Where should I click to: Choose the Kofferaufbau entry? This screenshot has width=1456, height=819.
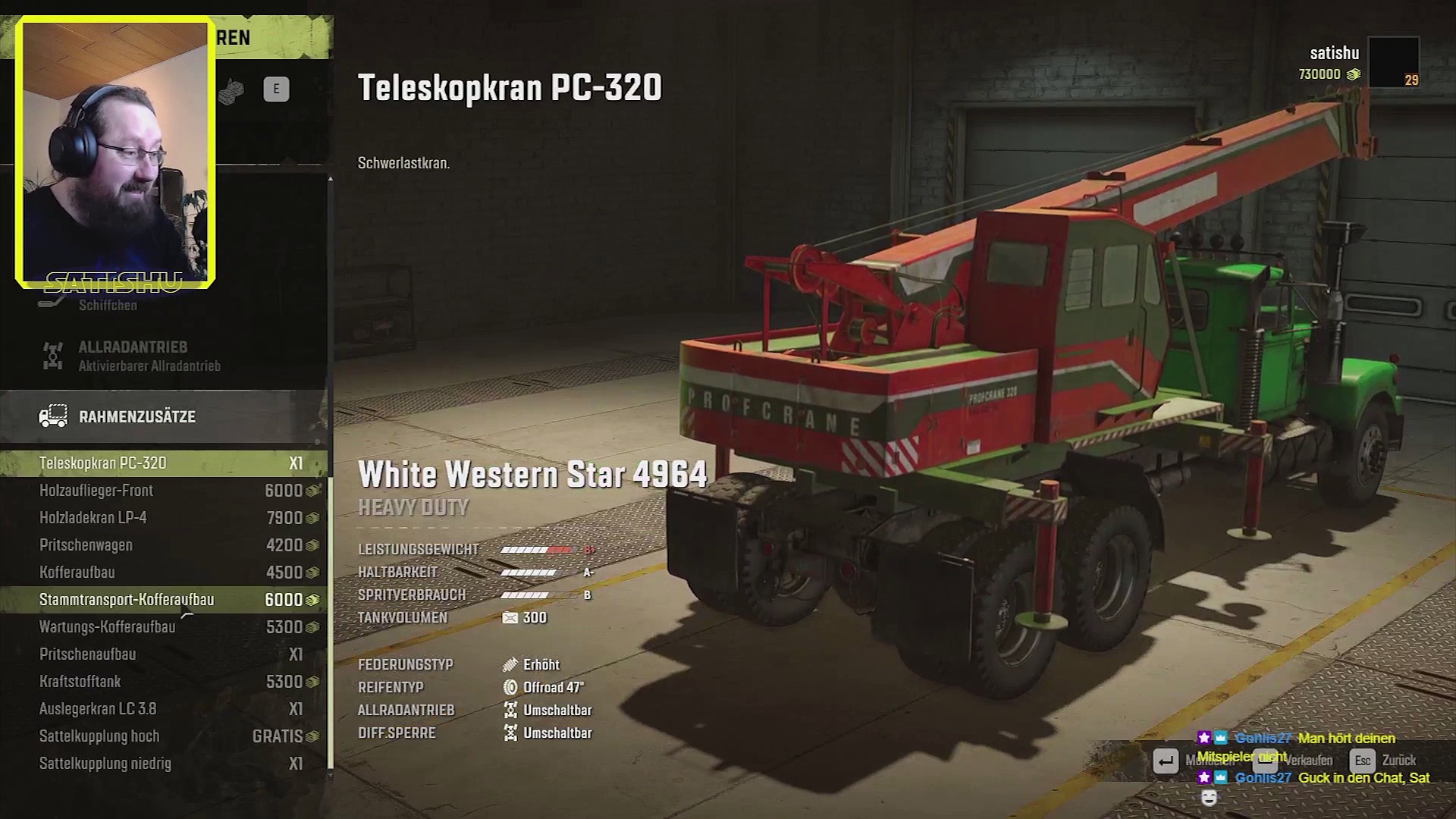(163, 573)
